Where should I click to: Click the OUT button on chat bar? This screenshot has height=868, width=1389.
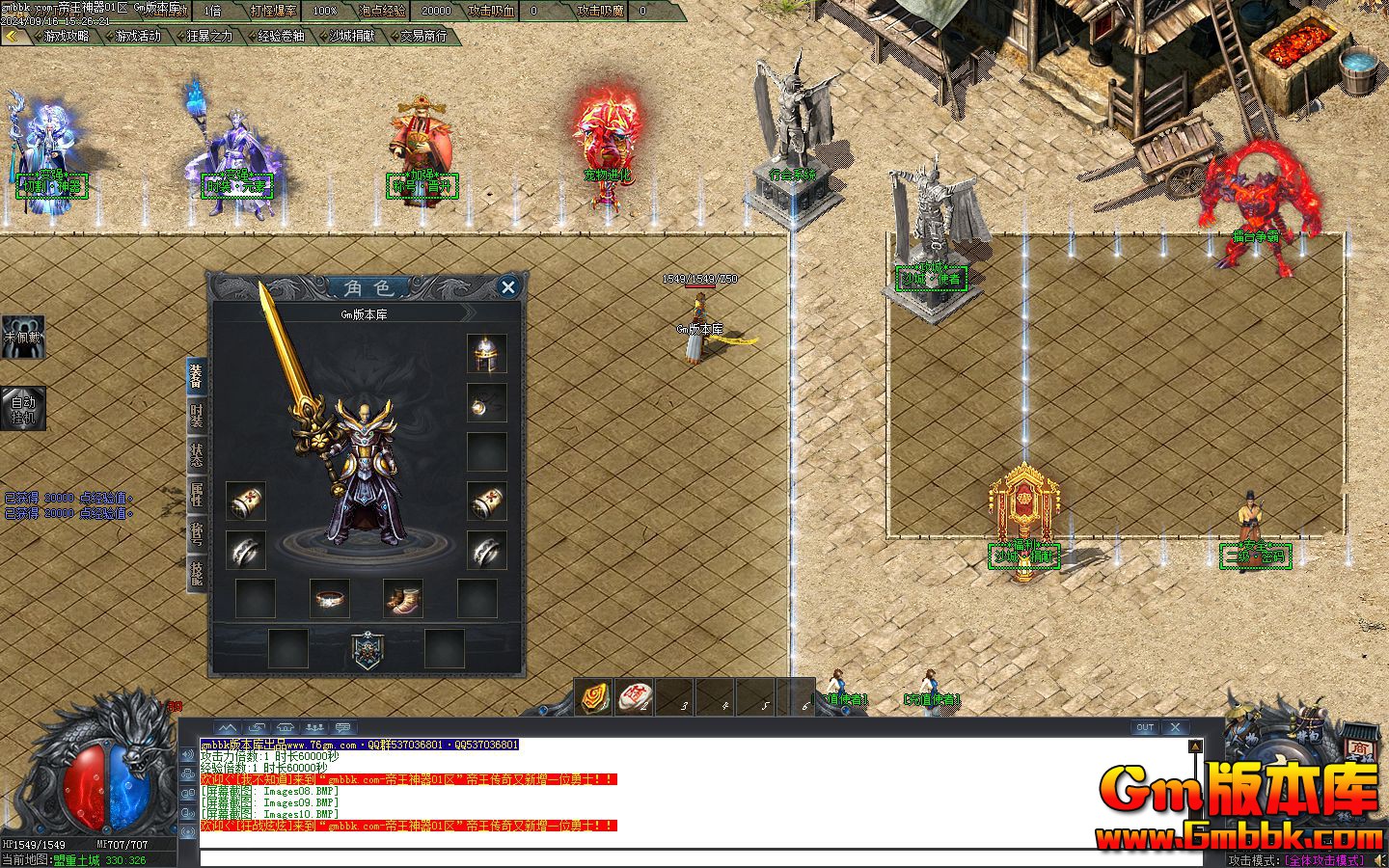click(1144, 727)
